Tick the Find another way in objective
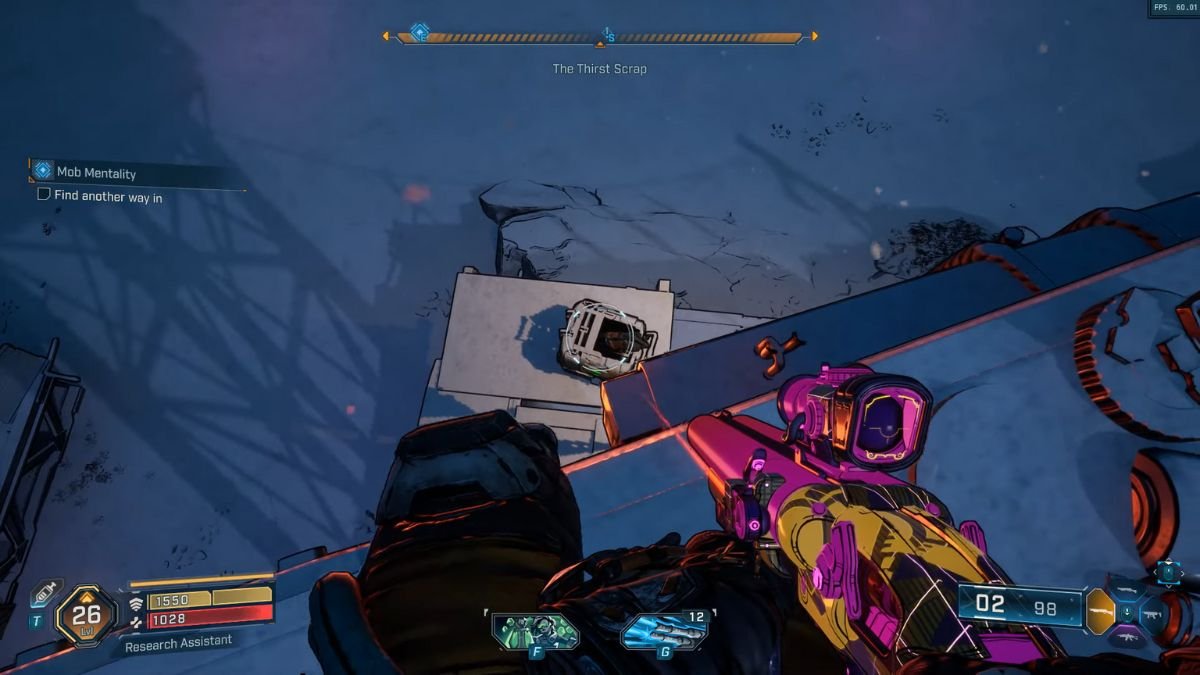This screenshot has height=675, width=1200. tap(44, 195)
